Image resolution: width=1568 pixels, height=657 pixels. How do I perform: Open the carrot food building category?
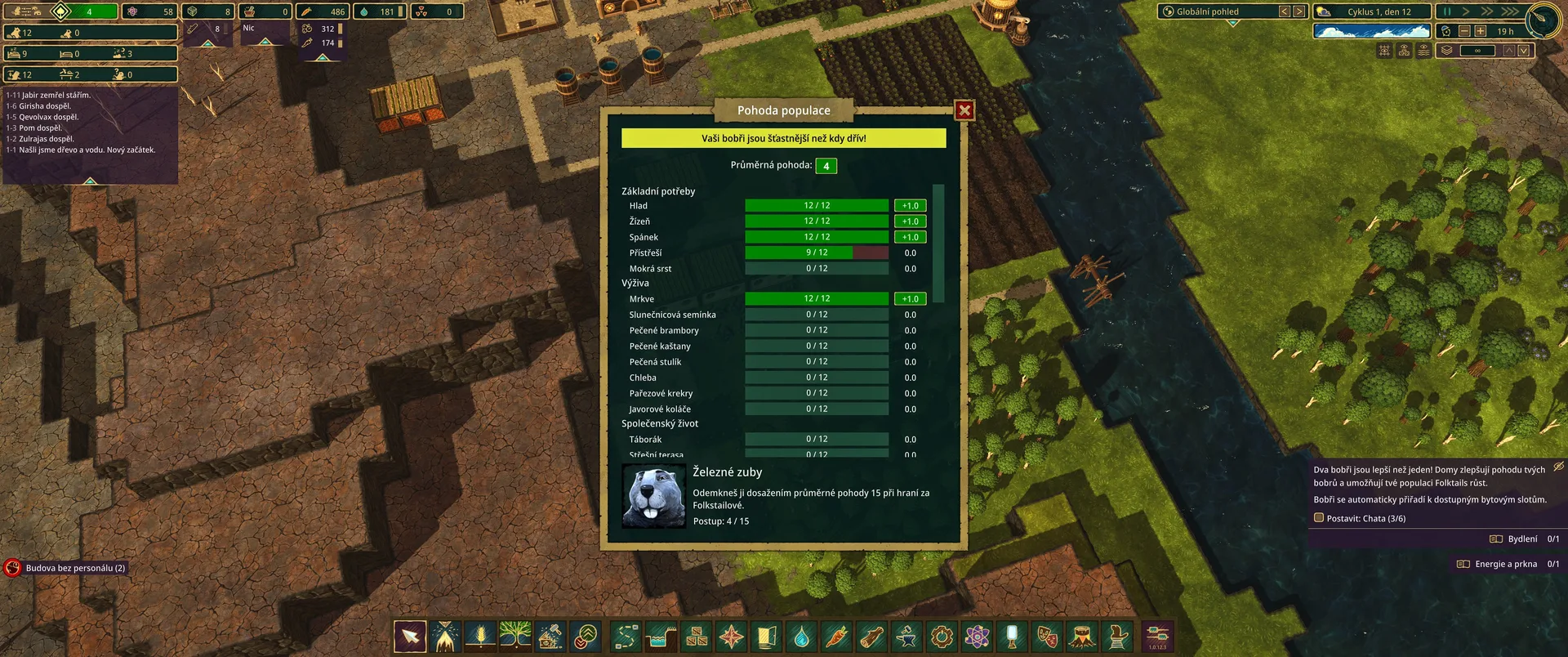coord(836,637)
